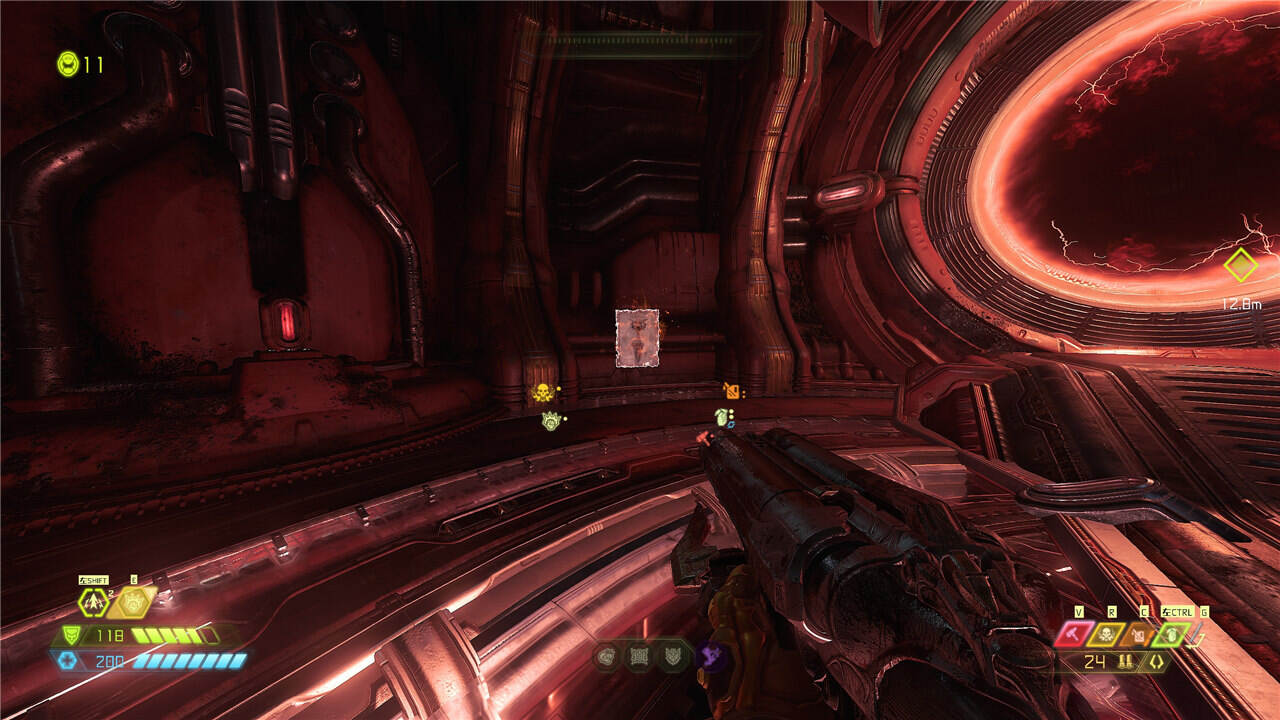Screen dimensions: 1280x720
Task: Activate the dash ability icon
Action: click(94, 602)
